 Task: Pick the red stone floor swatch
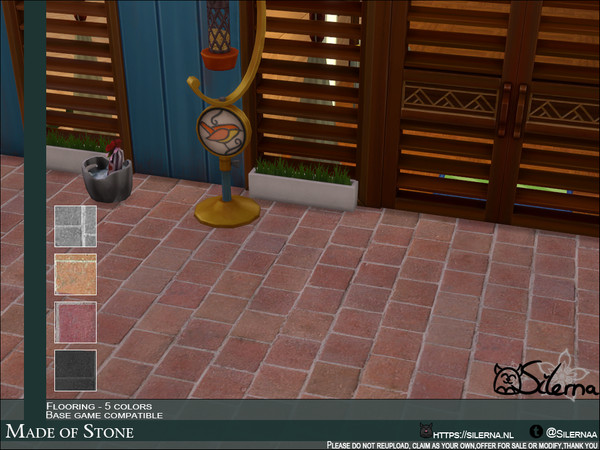(x=75, y=322)
